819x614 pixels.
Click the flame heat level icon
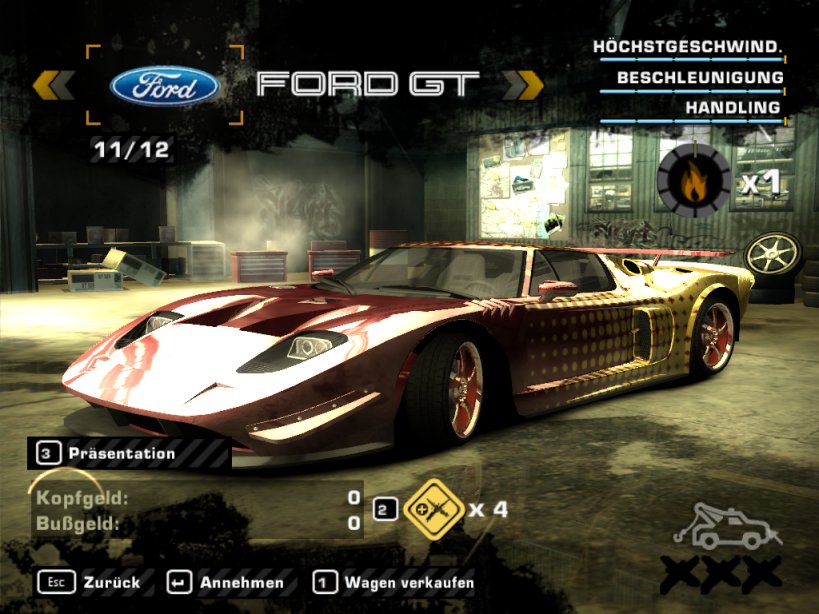point(693,180)
